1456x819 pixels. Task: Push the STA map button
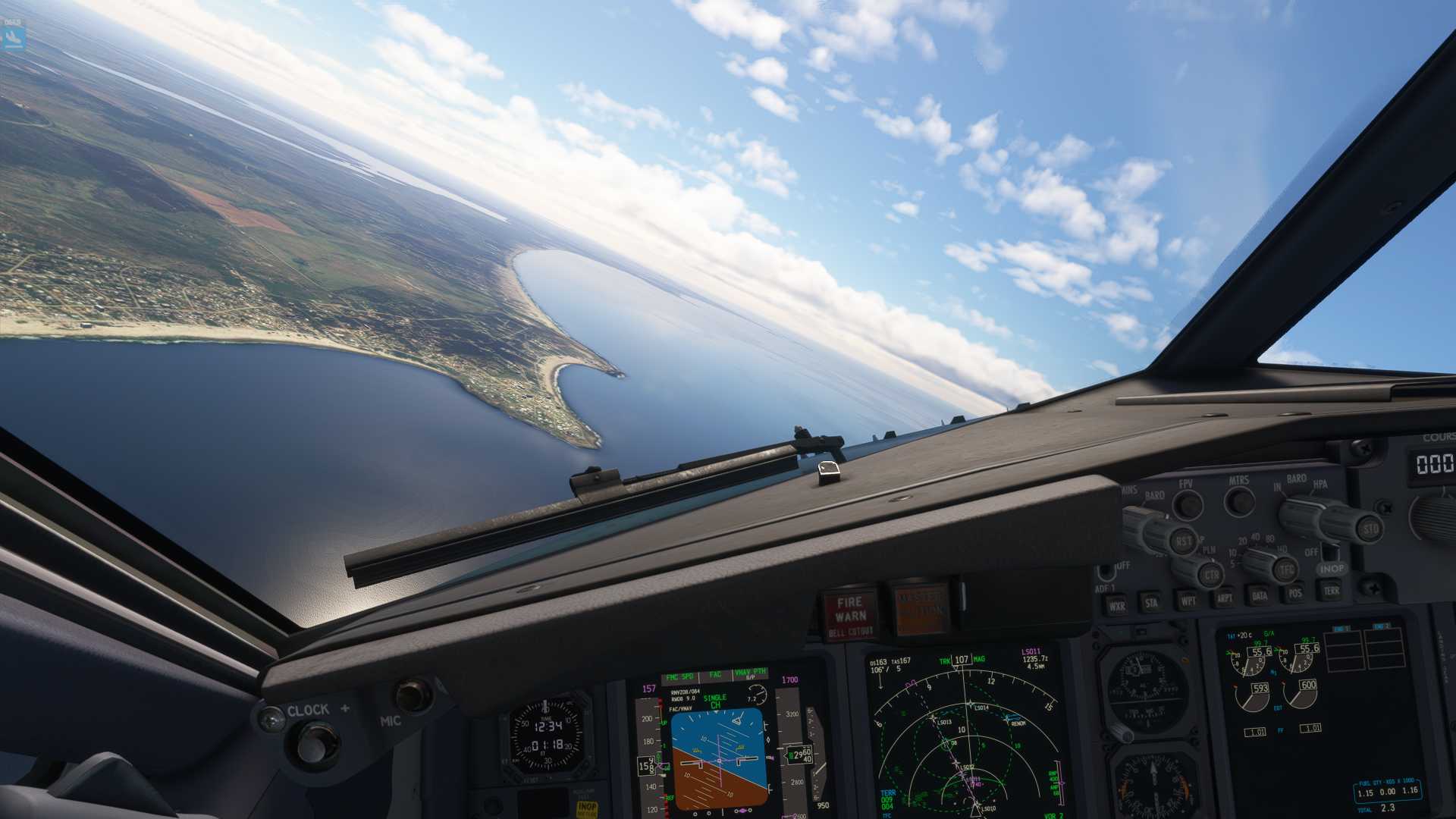pos(1151,604)
